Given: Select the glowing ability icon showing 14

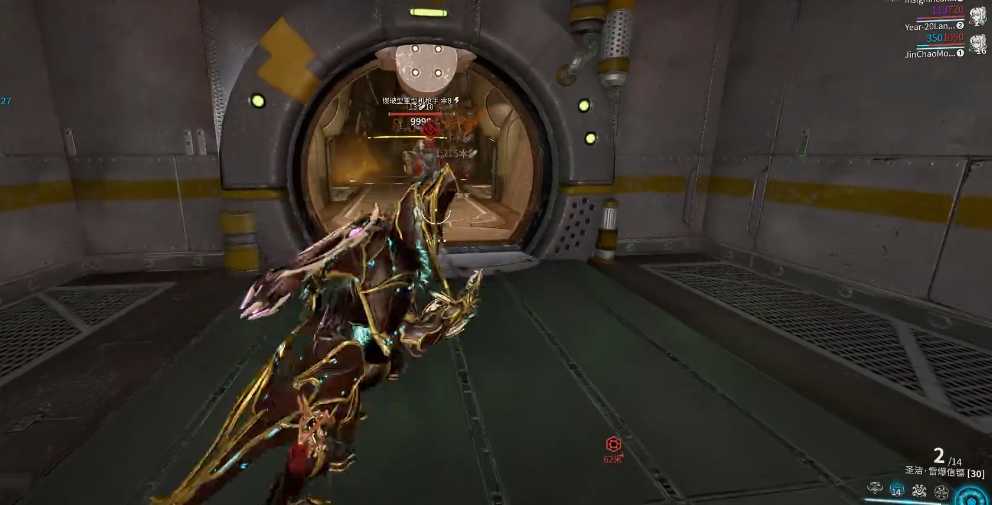Looking at the screenshot, I should pyautogui.click(x=897, y=491).
